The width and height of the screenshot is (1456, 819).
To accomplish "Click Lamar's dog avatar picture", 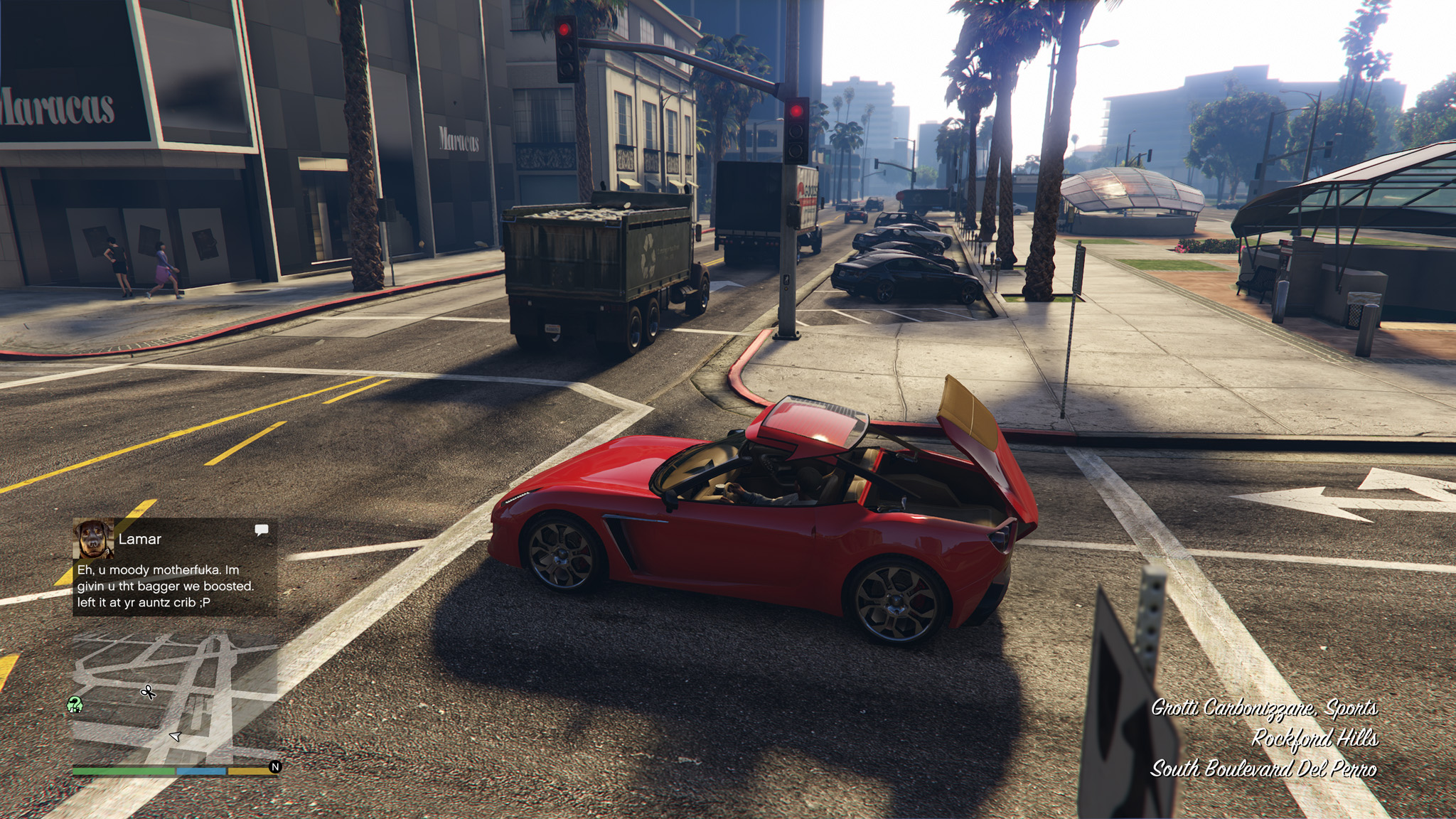I will (93, 539).
